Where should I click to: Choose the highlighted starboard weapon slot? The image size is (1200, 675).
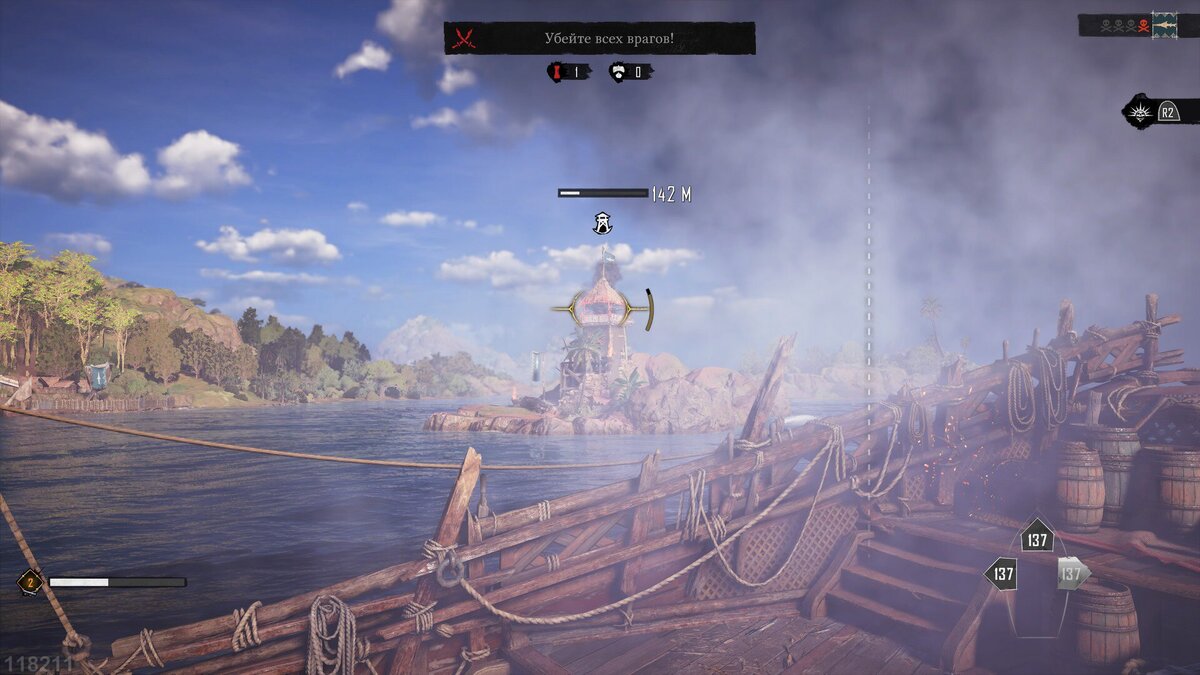pyautogui.click(x=1071, y=574)
